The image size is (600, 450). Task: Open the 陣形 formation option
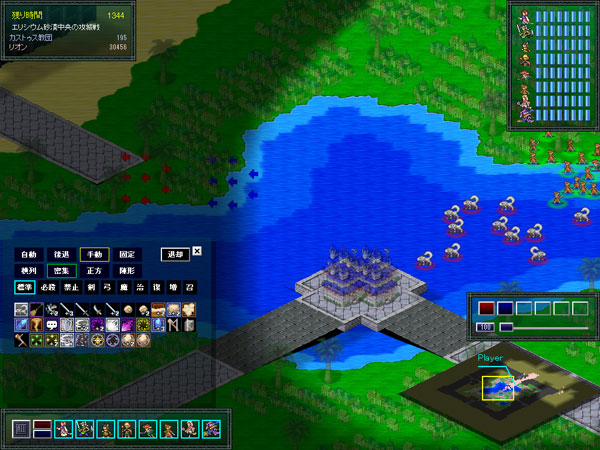[127, 271]
